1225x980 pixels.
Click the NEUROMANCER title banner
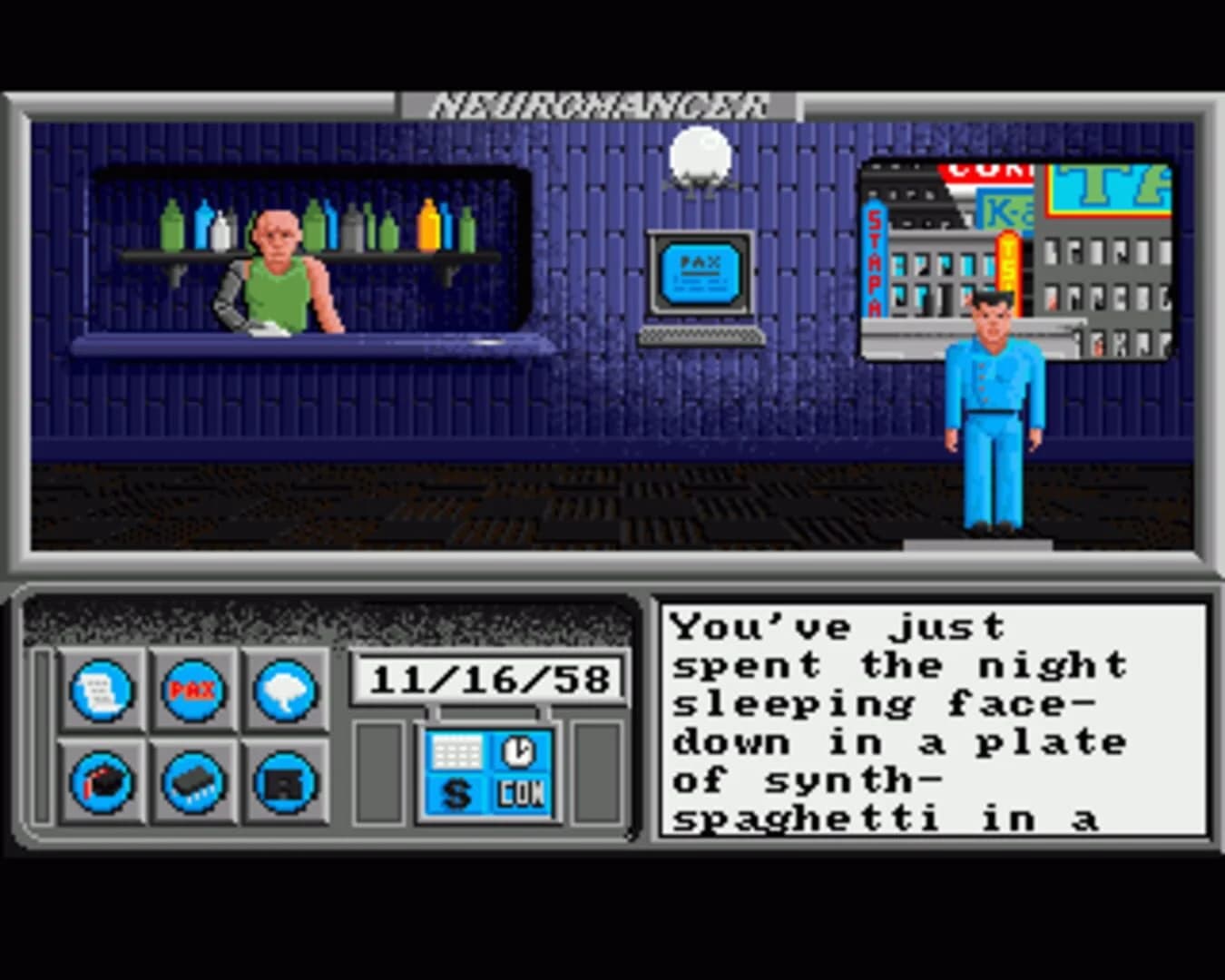[599, 103]
